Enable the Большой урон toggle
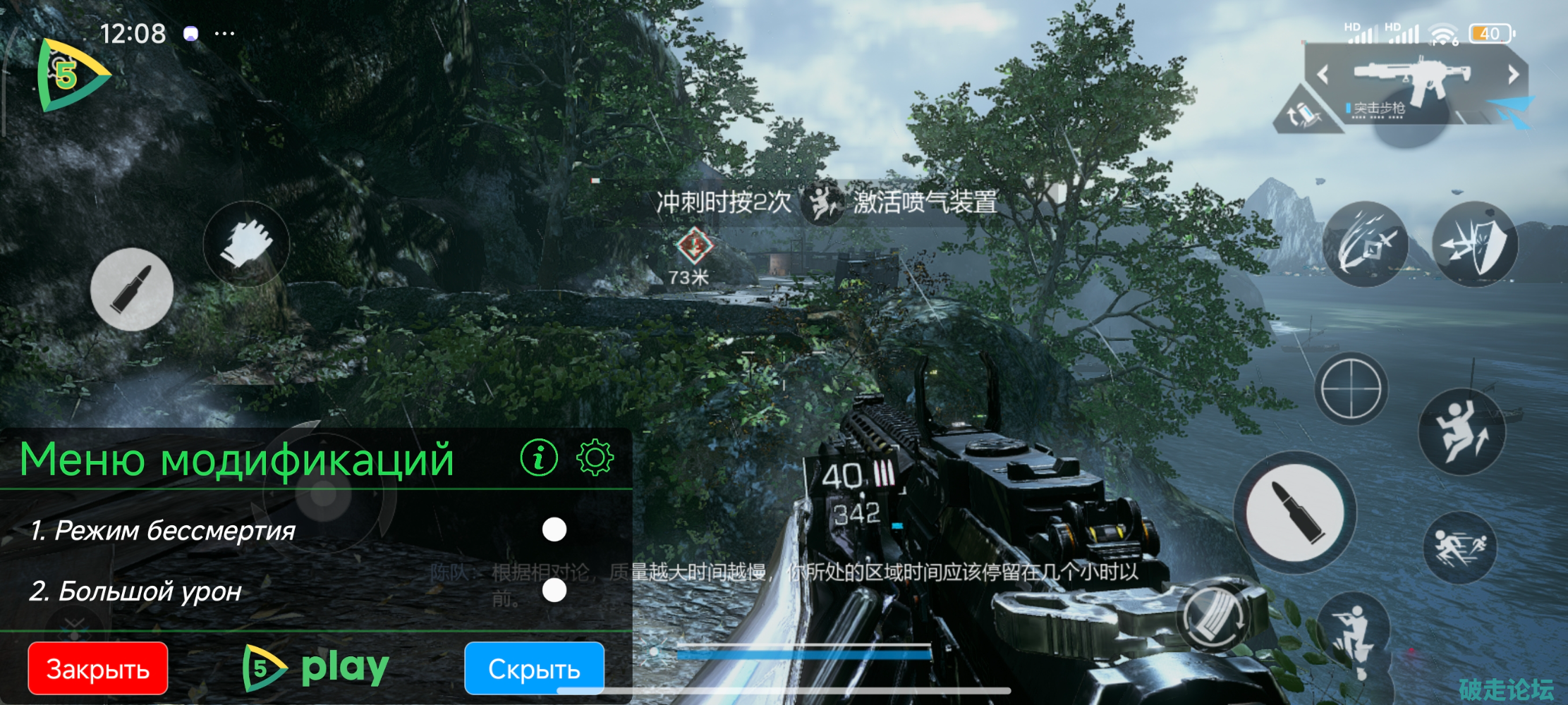This screenshot has width=1568, height=705. [554, 591]
